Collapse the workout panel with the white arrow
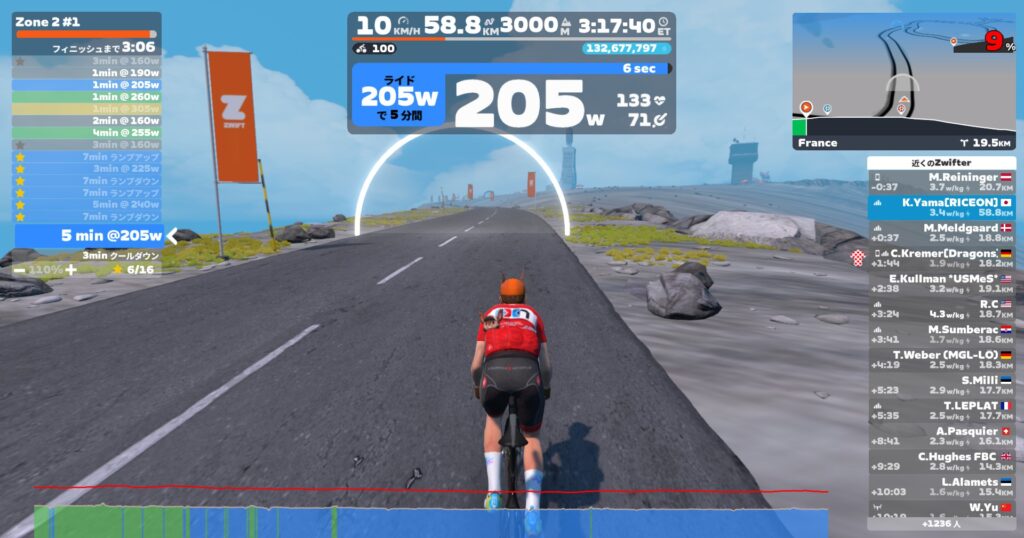This screenshot has height=538, width=1024. (171, 236)
